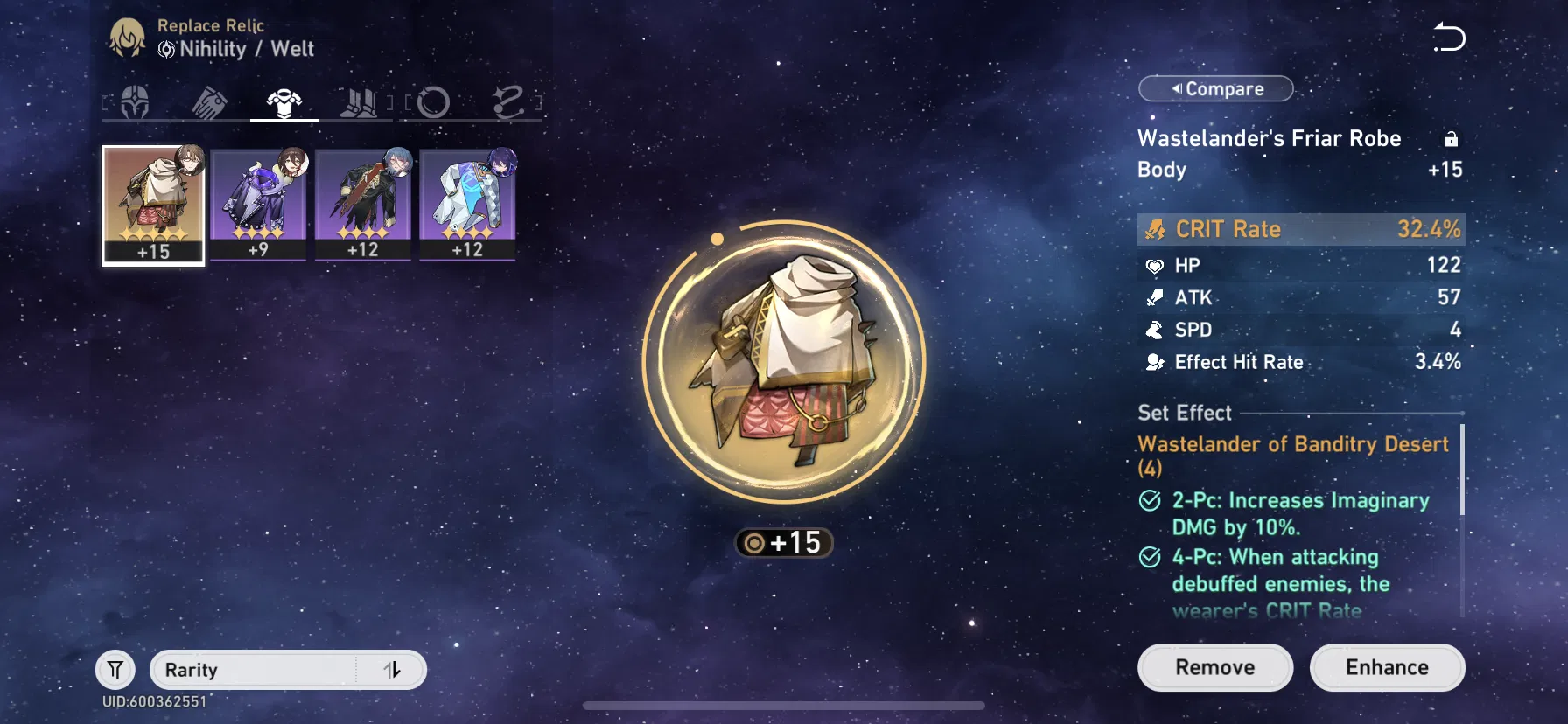Toggle the relic lock icon
The width and height of the screenshot is (1568, 724).
pyautogui.click(x=1452, y=138)
